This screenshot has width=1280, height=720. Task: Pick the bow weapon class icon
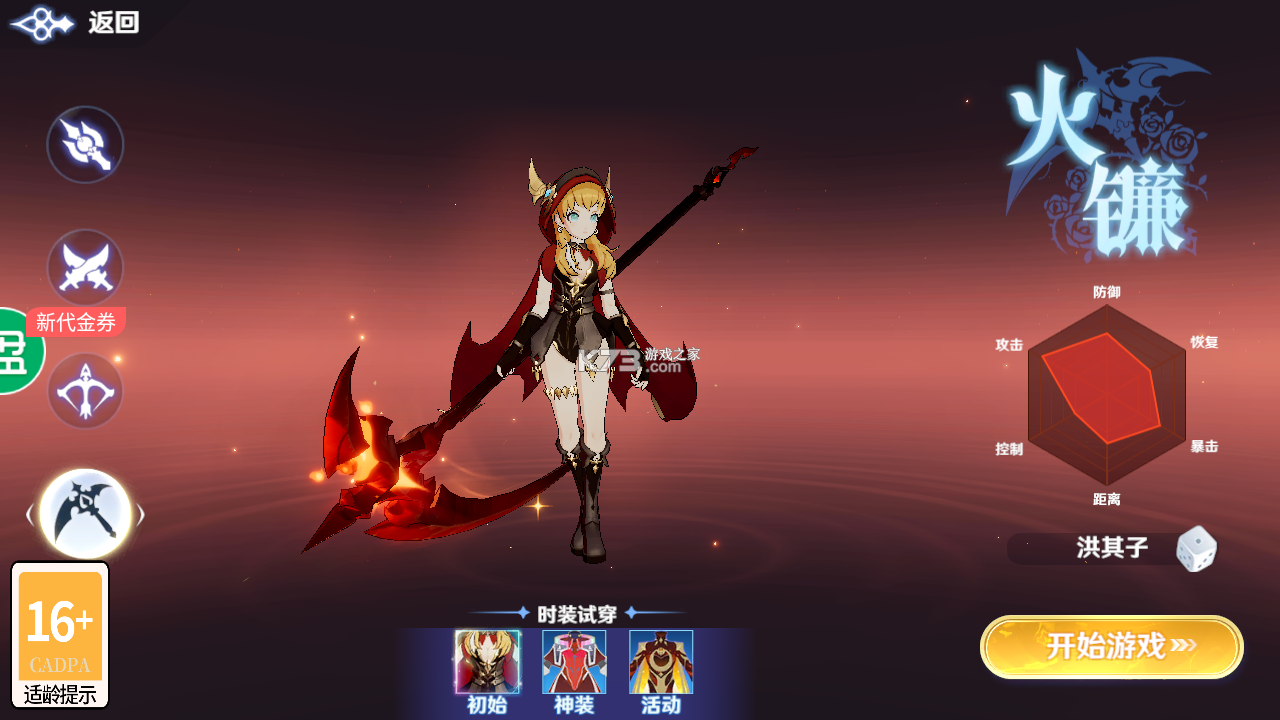tap(85, 391)
